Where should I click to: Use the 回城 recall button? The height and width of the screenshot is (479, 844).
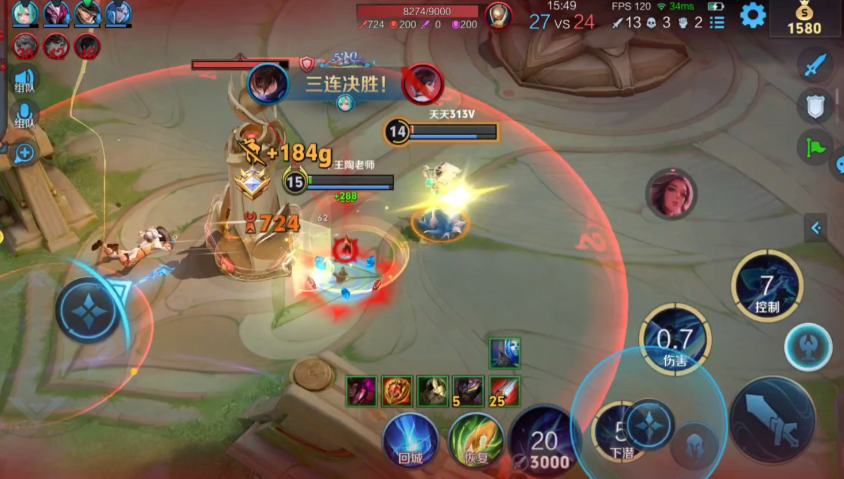pos(410,441)
